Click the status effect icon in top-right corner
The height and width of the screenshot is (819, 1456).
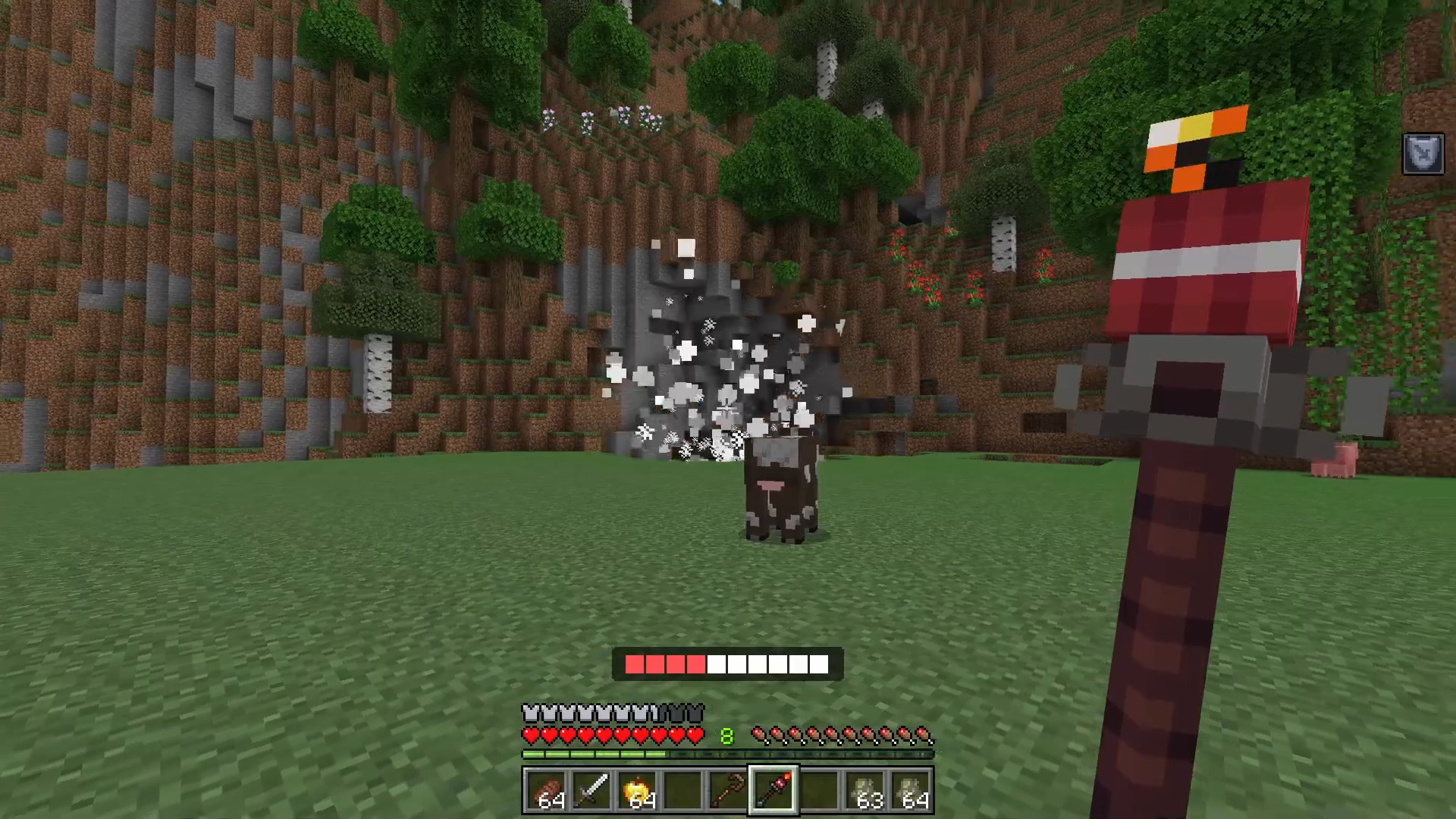point(1423,154)
